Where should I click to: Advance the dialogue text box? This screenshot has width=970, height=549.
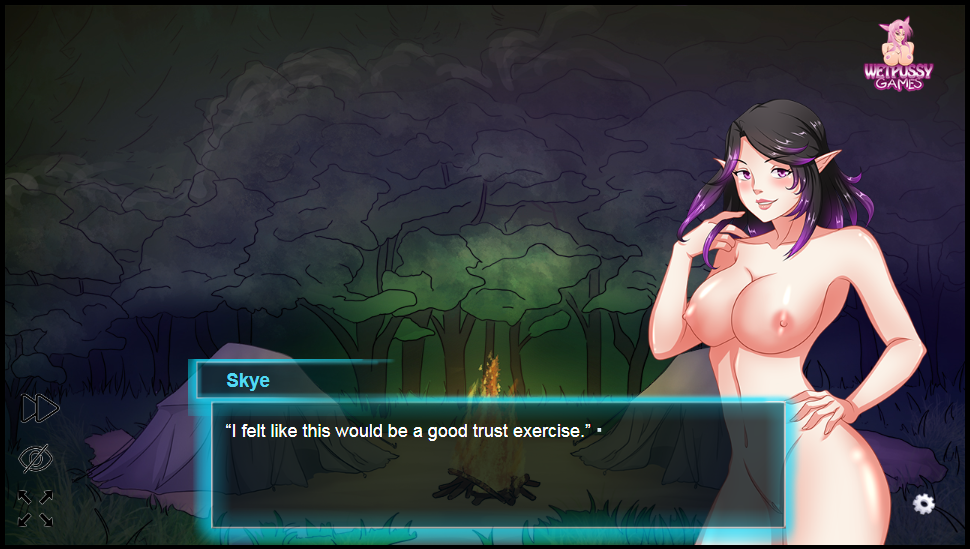pos(497,465)
